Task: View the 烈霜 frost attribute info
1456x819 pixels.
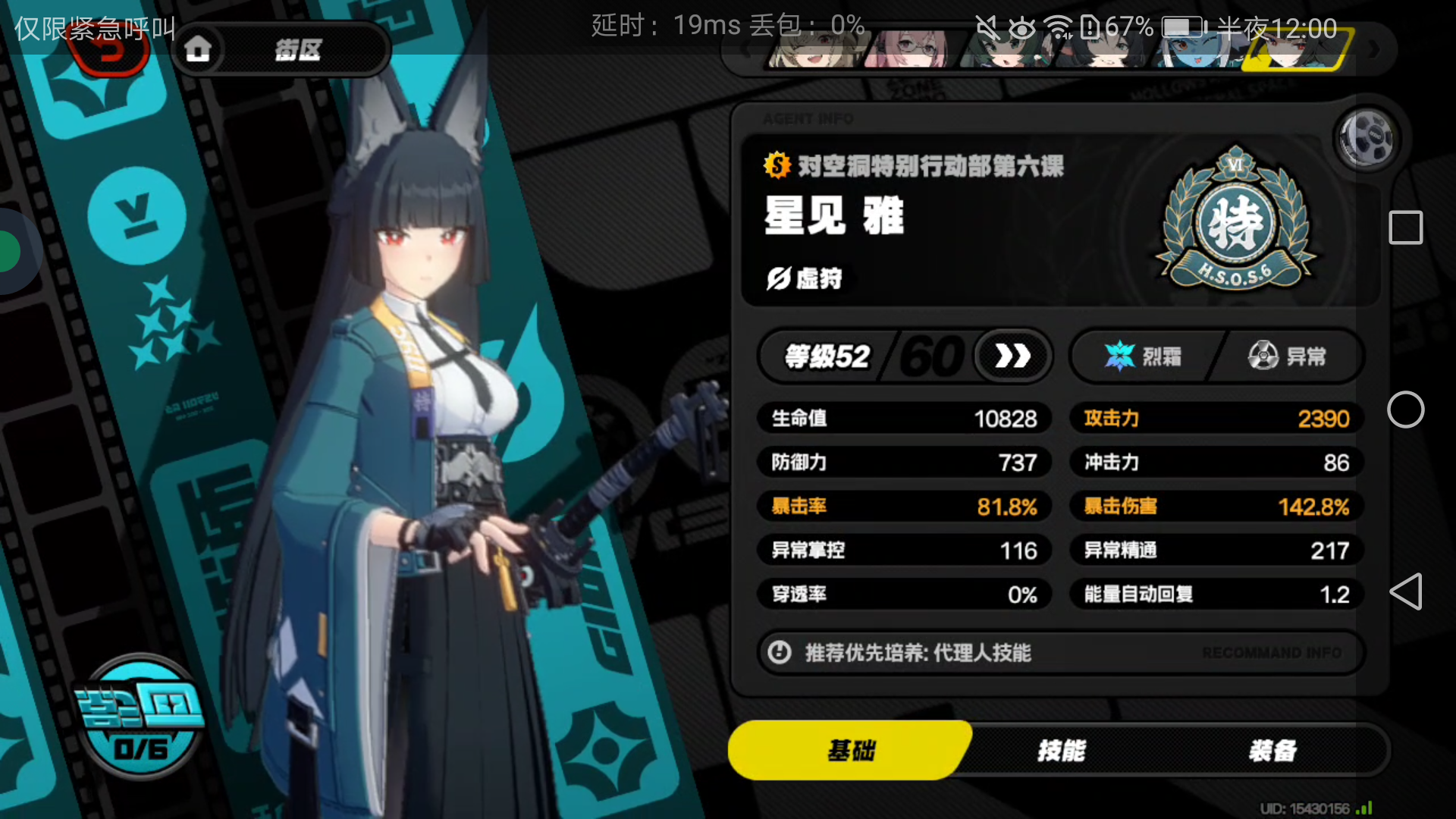Action: coord(1143,356)
